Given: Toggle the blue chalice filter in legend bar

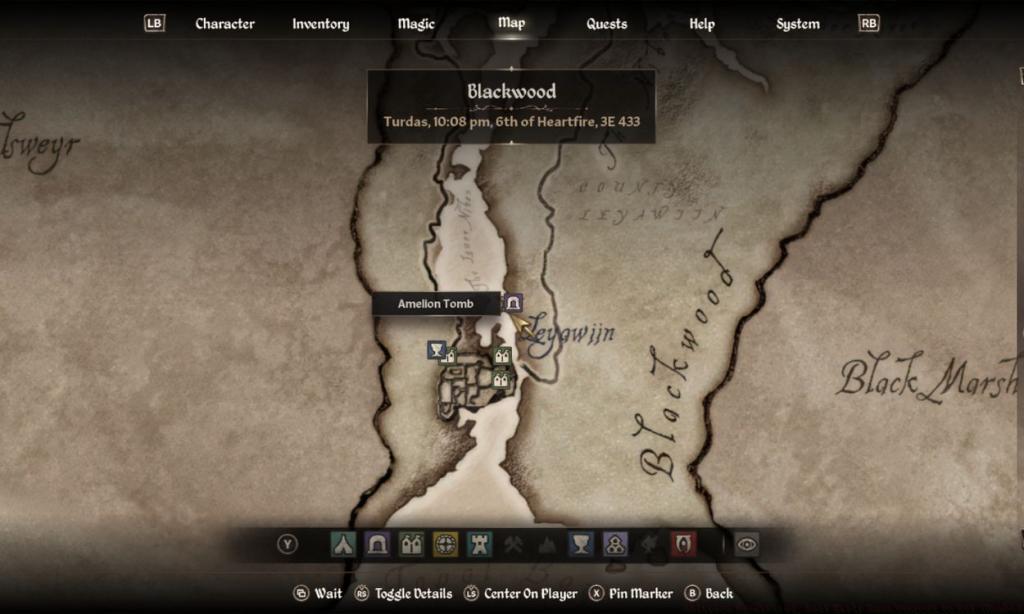Looking at the screenshot, I should click(581, 544).
